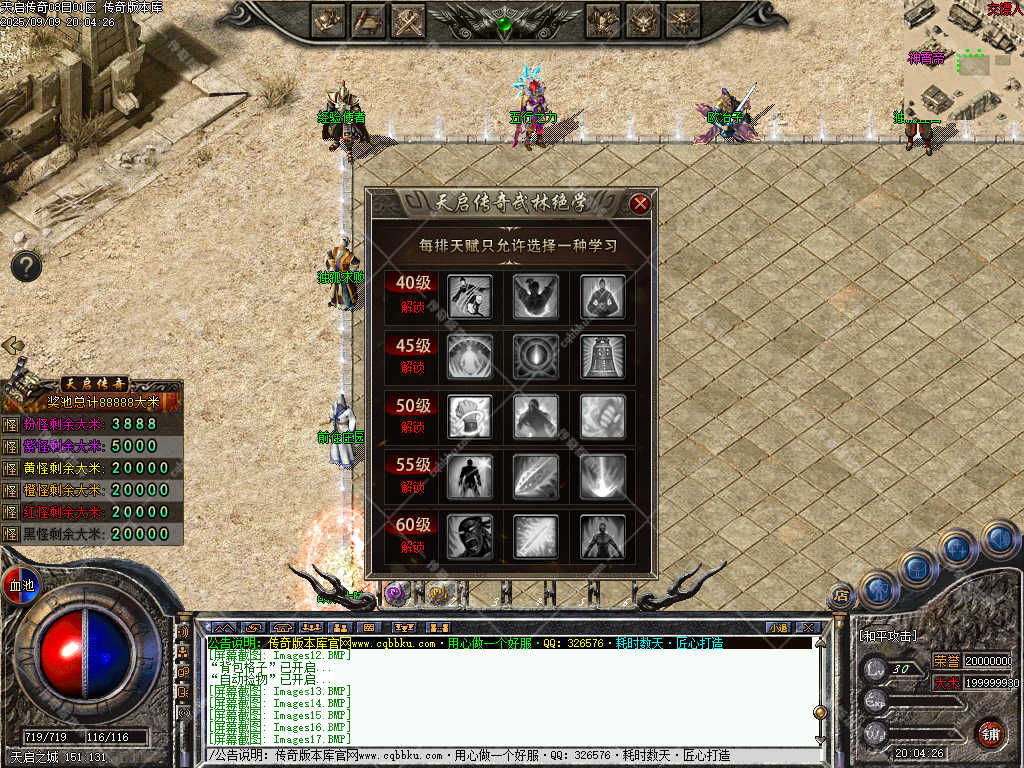1024x768 pixels.
Task: Open the crossed hammers top menu icon
Action: coord(409,19)
